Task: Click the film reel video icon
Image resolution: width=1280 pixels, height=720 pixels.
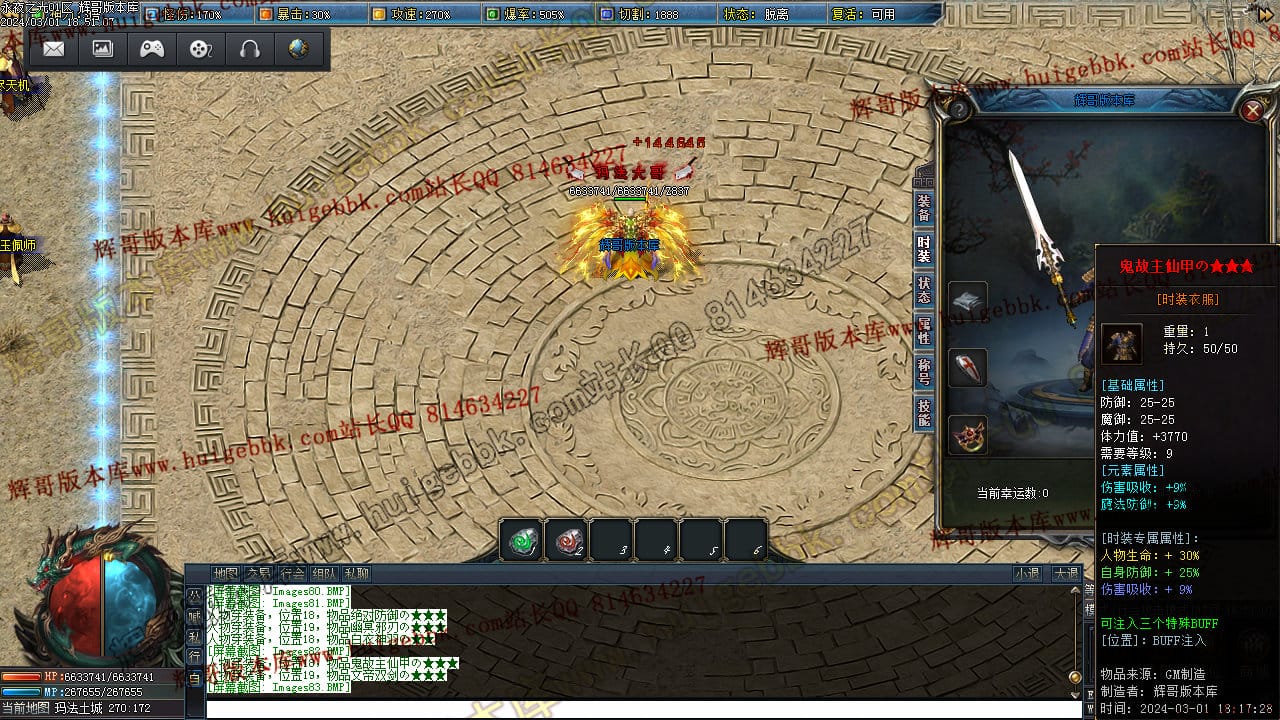Action: point(201,49)
